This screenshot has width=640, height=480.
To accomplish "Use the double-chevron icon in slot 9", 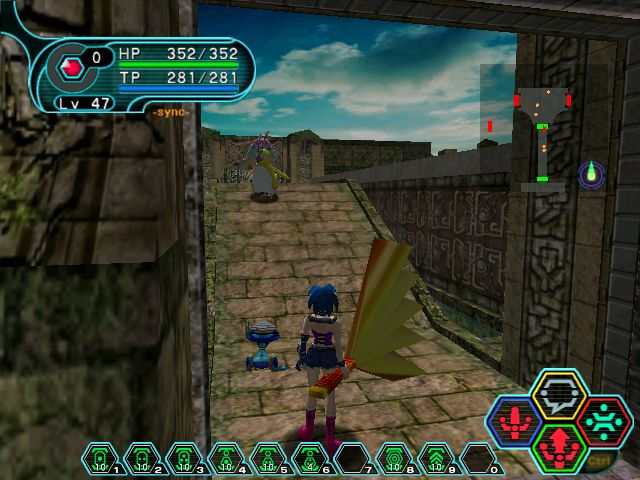I will tap(436, 458).
